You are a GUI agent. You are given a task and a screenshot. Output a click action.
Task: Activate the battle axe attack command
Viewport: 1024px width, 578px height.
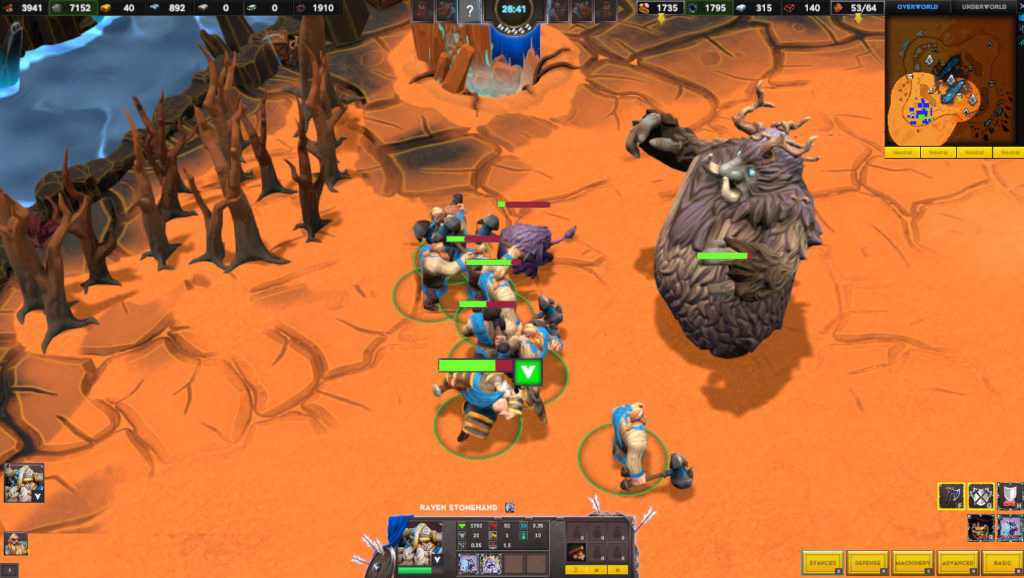coord(951,495)
